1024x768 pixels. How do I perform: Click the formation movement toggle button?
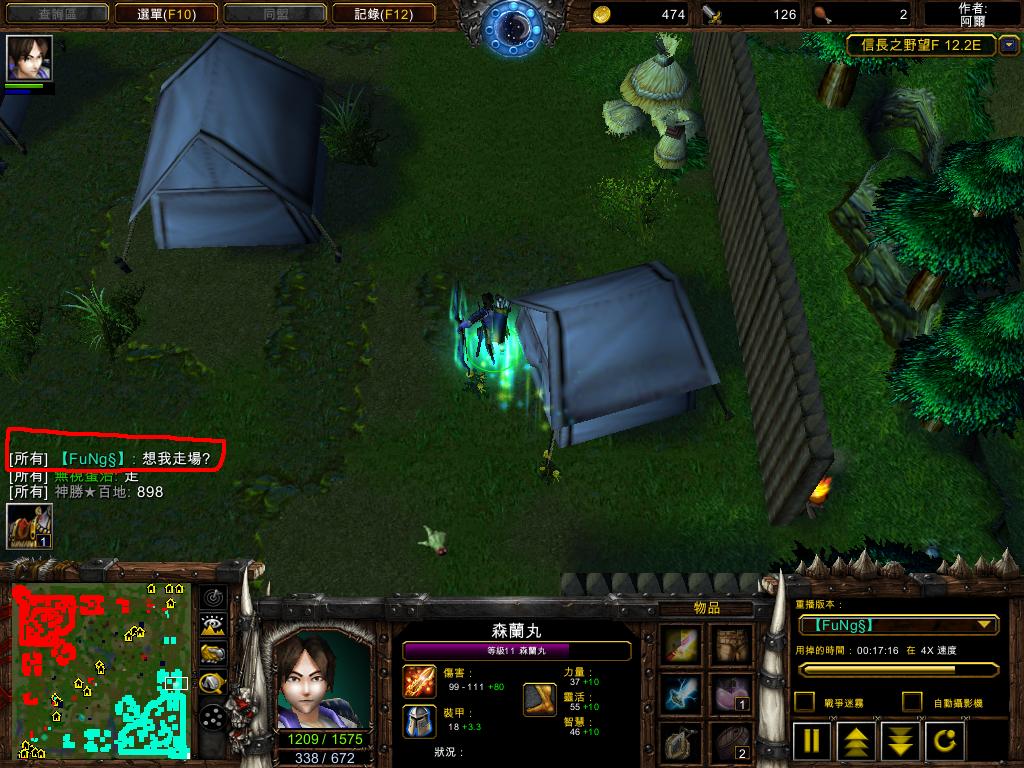[x=212, y=716]
